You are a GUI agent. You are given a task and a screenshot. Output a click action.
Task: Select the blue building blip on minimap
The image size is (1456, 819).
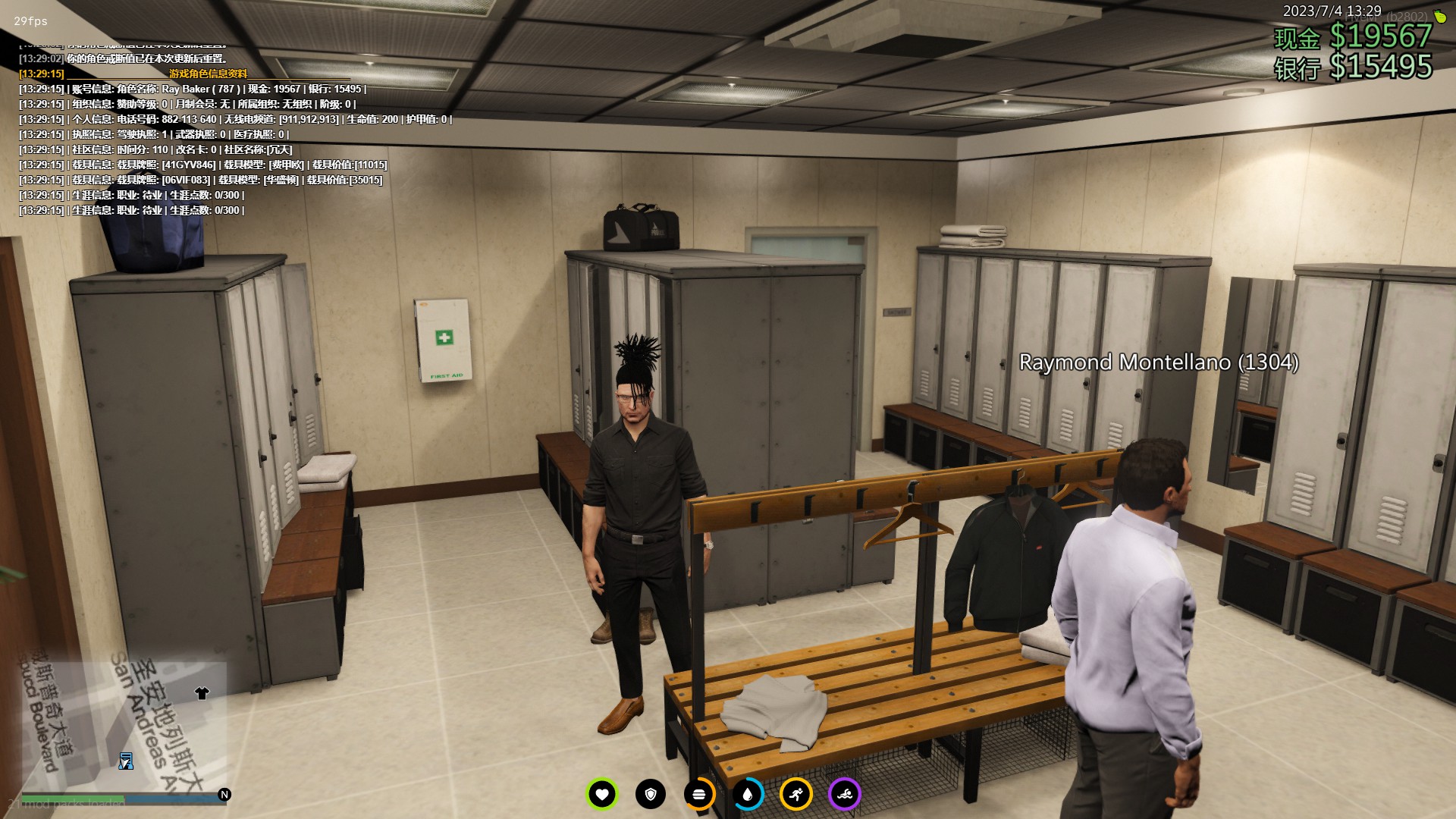126,761
